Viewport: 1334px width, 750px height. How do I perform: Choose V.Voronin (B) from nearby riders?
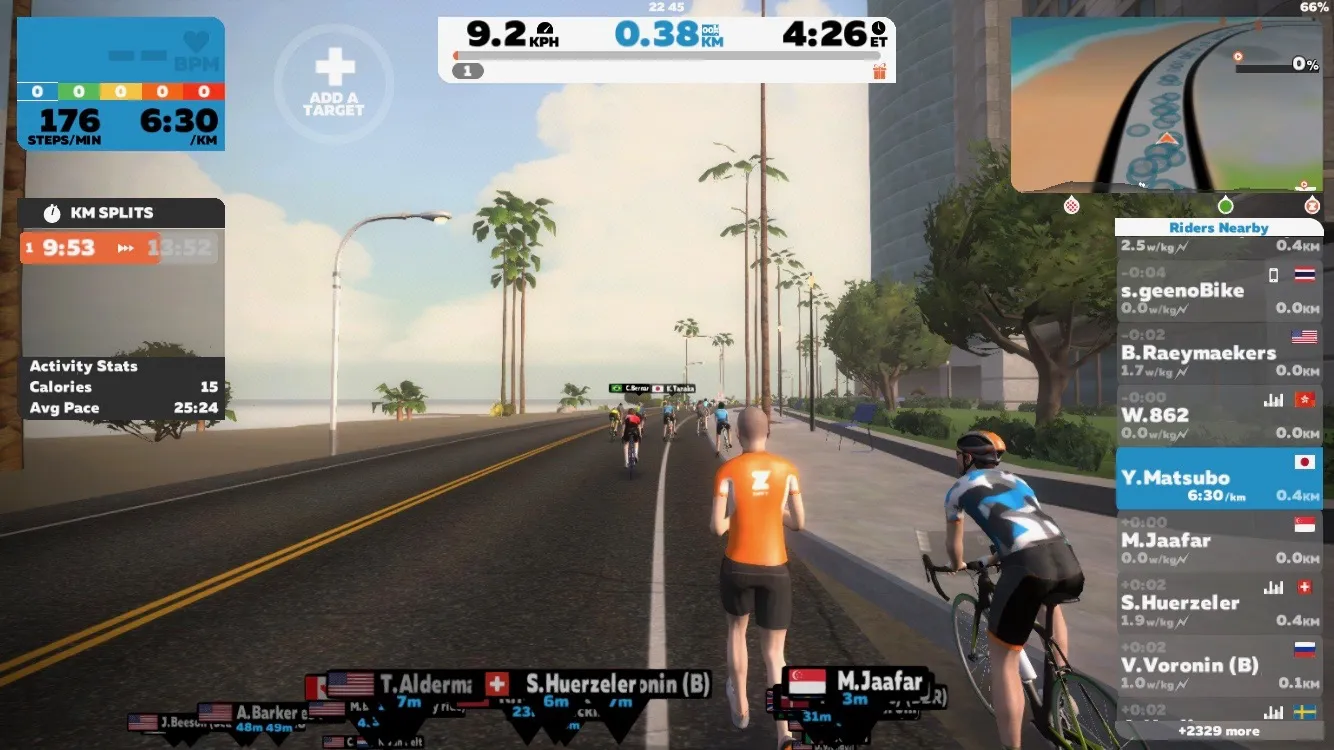tap(1219, 665)
